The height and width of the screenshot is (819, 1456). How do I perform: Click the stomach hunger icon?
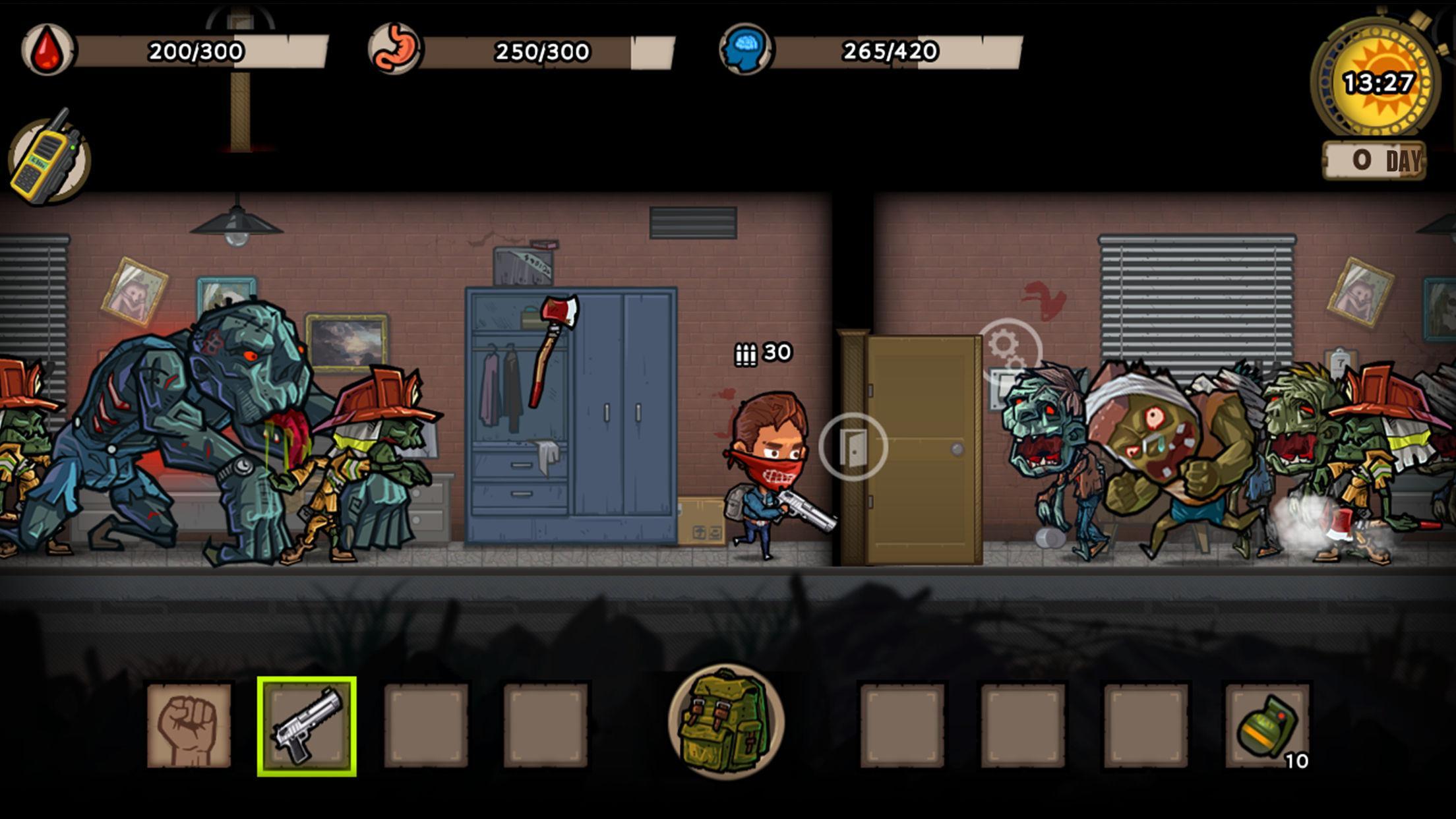396,49
